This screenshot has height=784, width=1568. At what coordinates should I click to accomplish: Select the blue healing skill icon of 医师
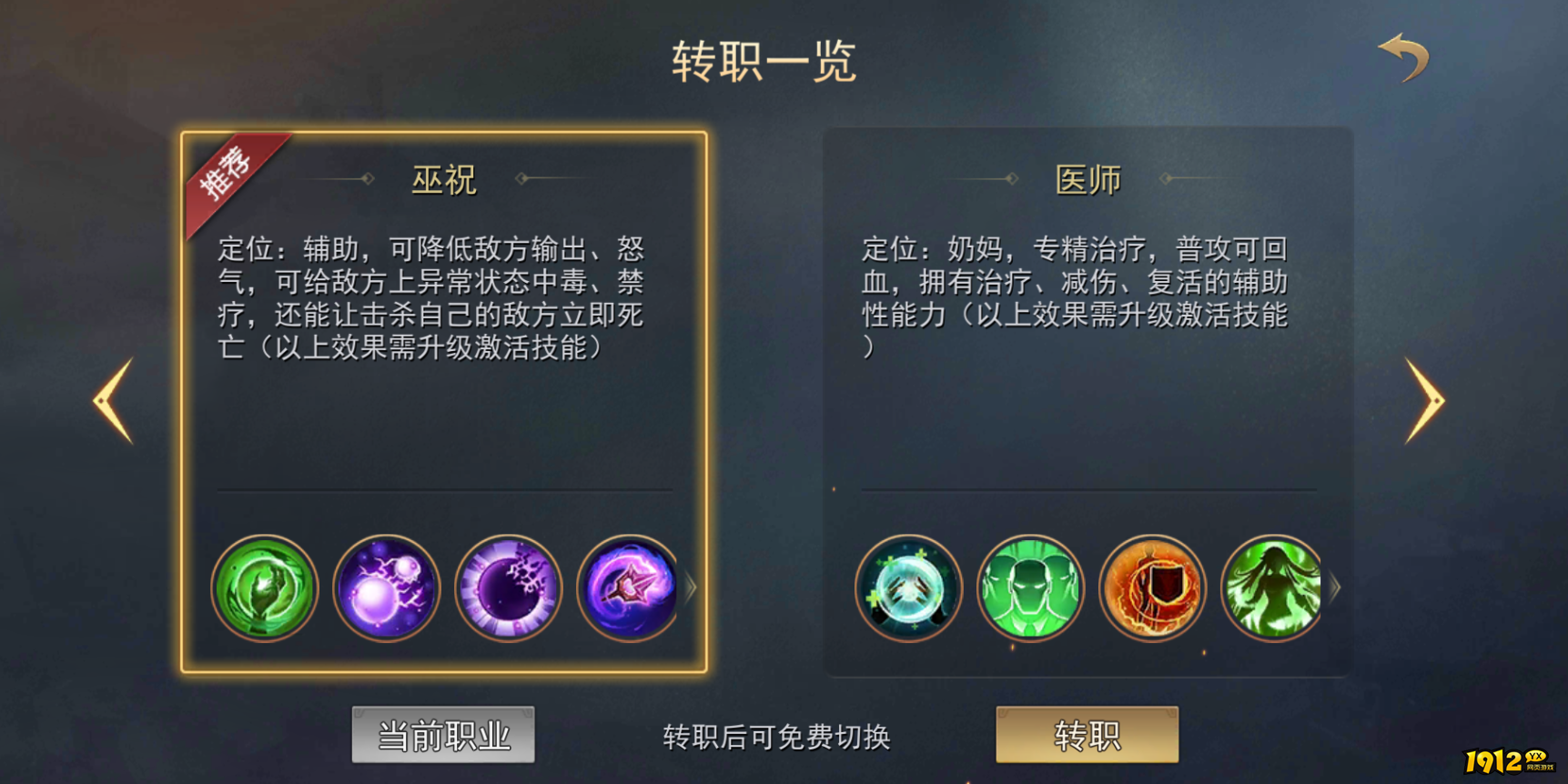(x=909, y=588)
